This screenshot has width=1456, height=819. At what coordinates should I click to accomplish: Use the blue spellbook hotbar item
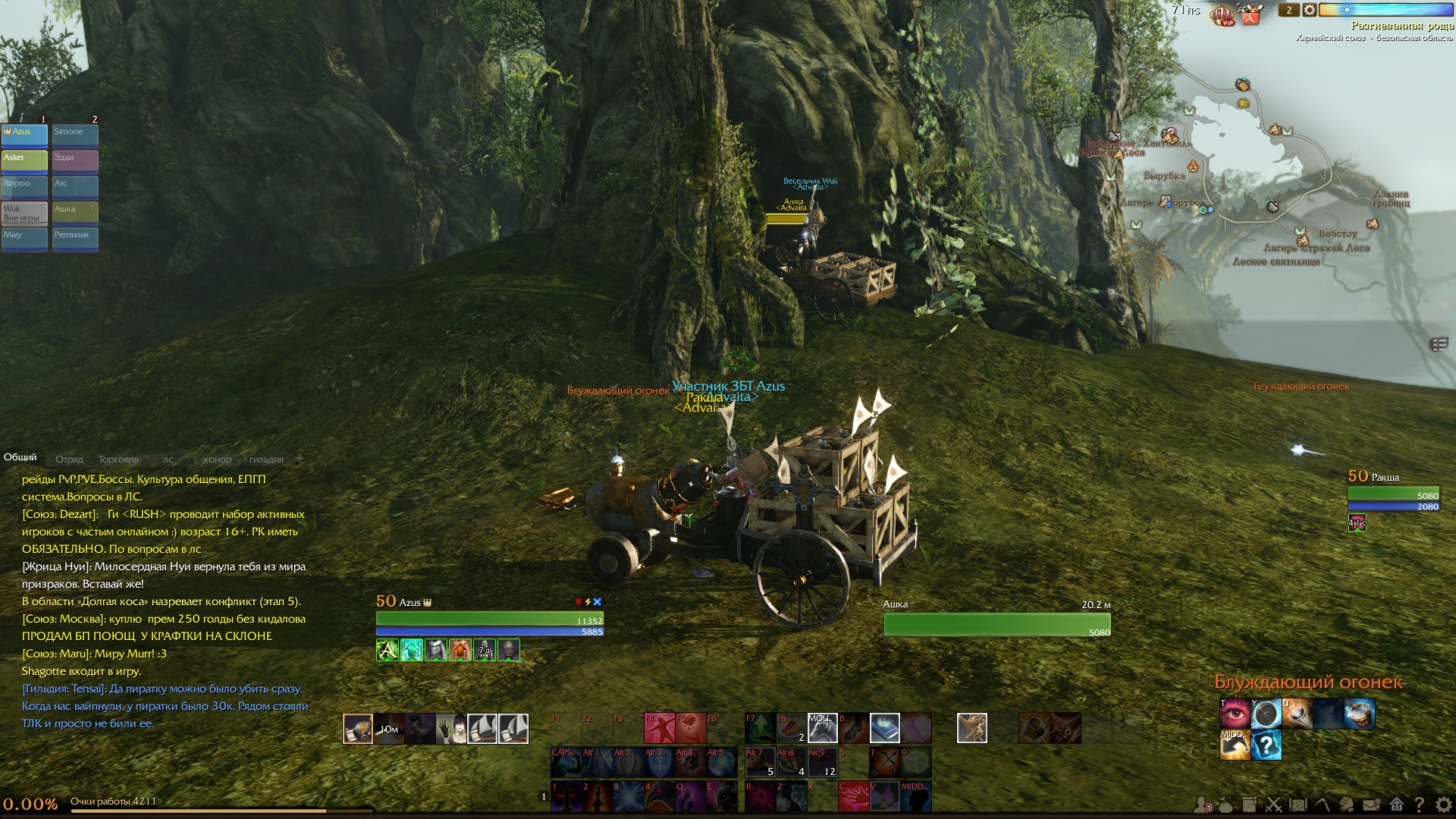click(x=884, y=728)
